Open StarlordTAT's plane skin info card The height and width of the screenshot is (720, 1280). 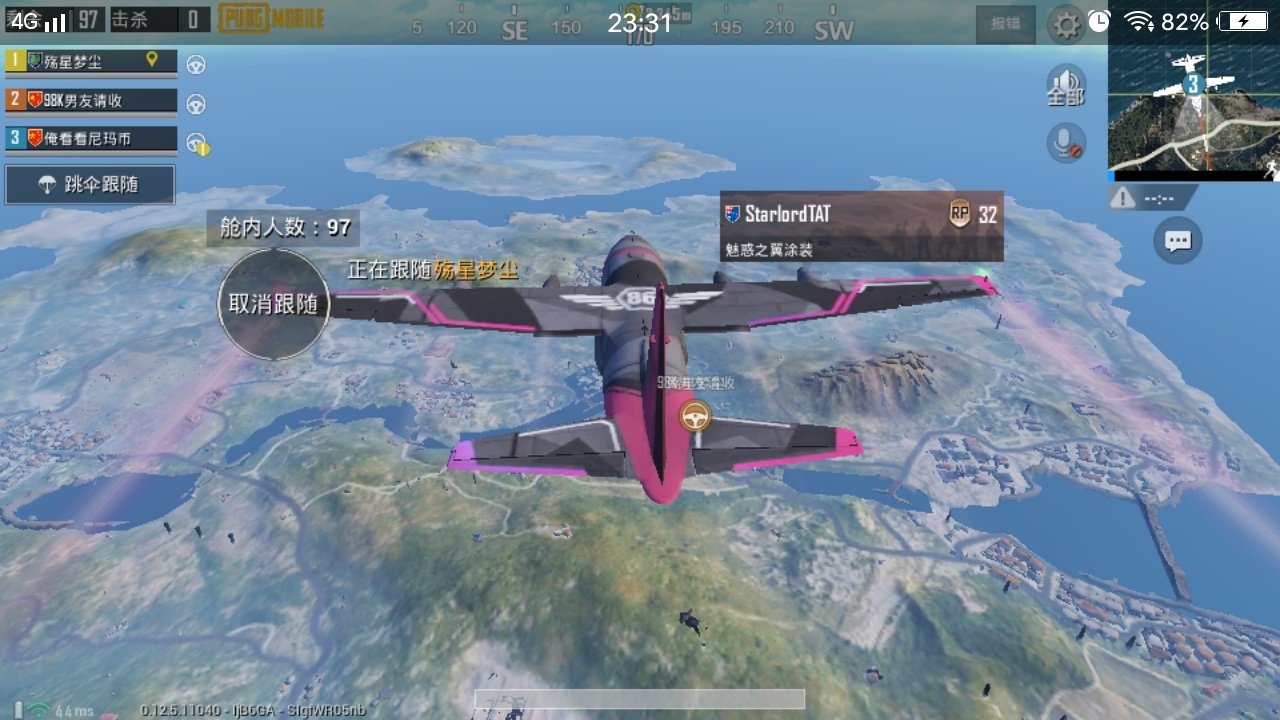(861, 227)
